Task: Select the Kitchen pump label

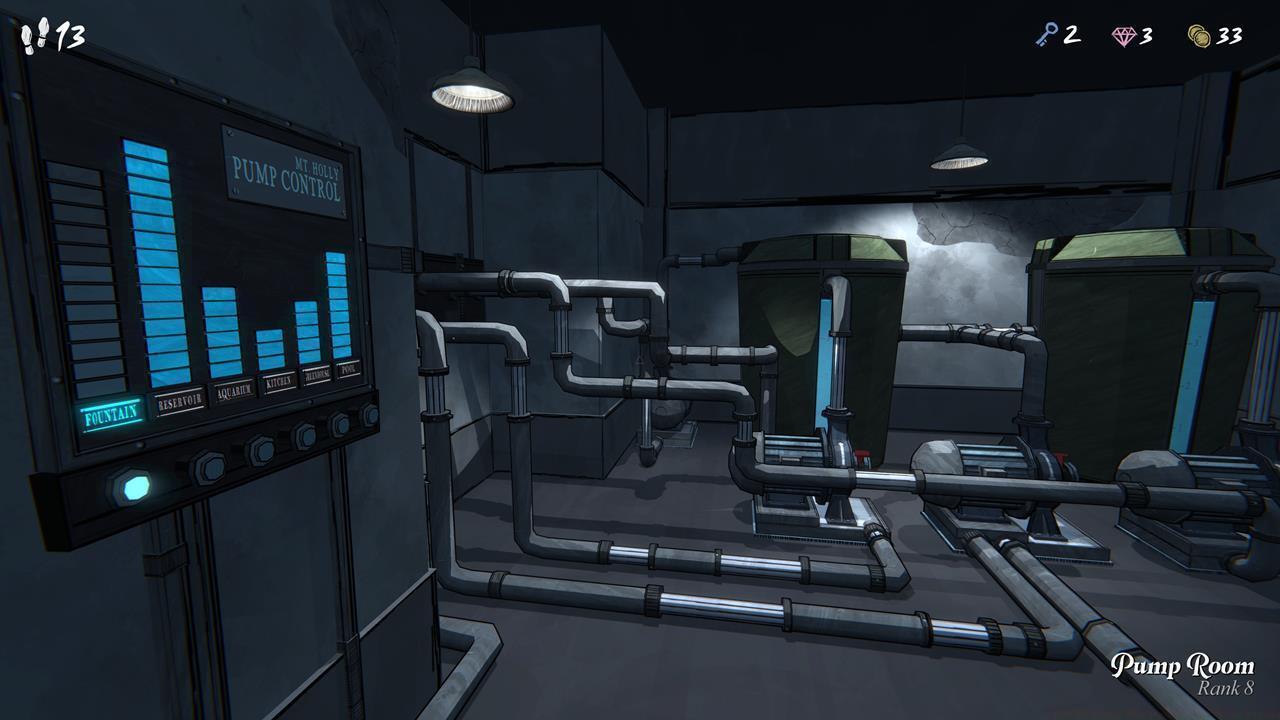Action: pyautogui.click(x=278, y=380)
